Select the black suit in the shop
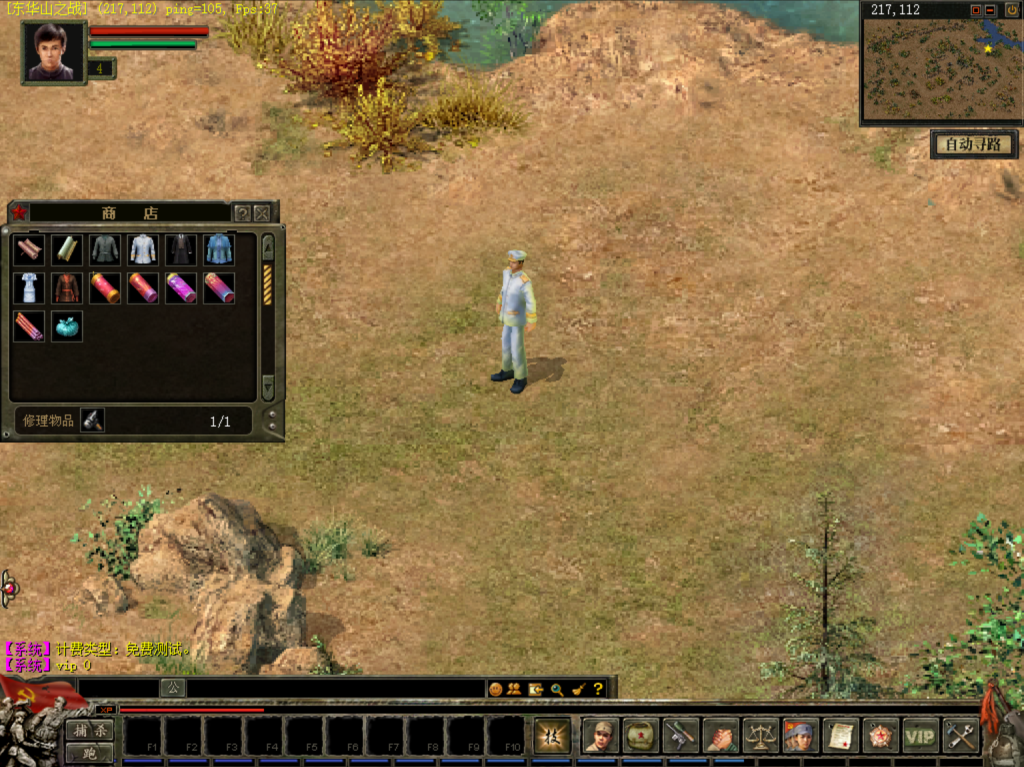The width and height of the screenshot is (1024, 767). click(x=181, y=249)
